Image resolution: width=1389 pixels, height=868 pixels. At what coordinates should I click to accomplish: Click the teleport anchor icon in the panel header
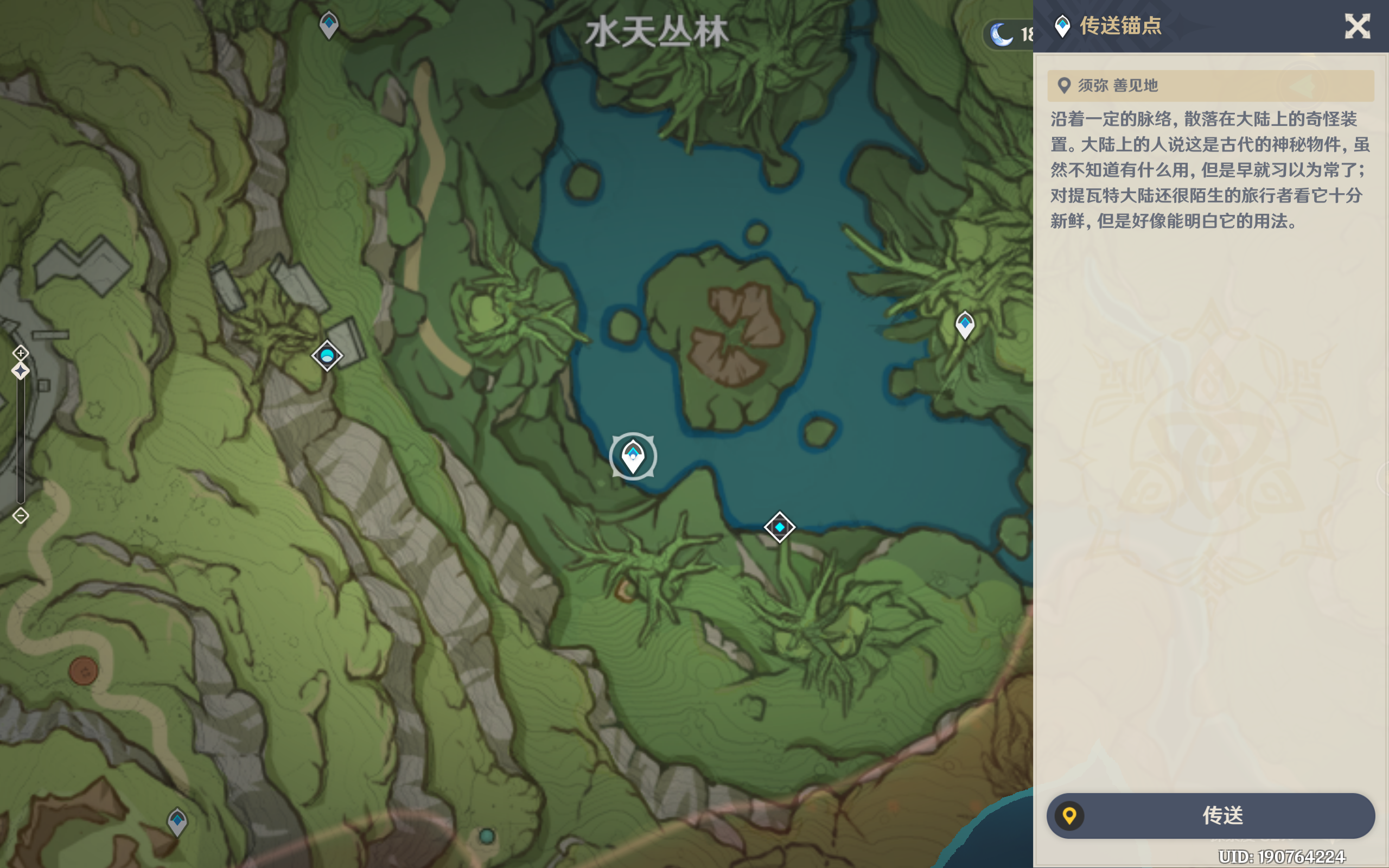(x=1062, y=25)
